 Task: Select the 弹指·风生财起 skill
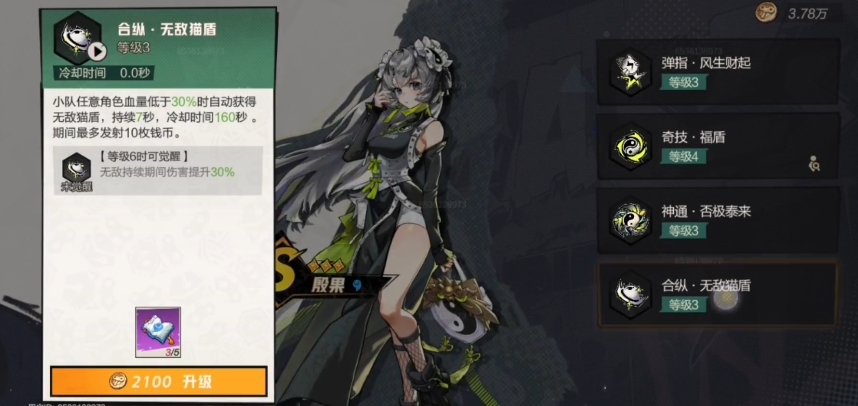[716, 71]
